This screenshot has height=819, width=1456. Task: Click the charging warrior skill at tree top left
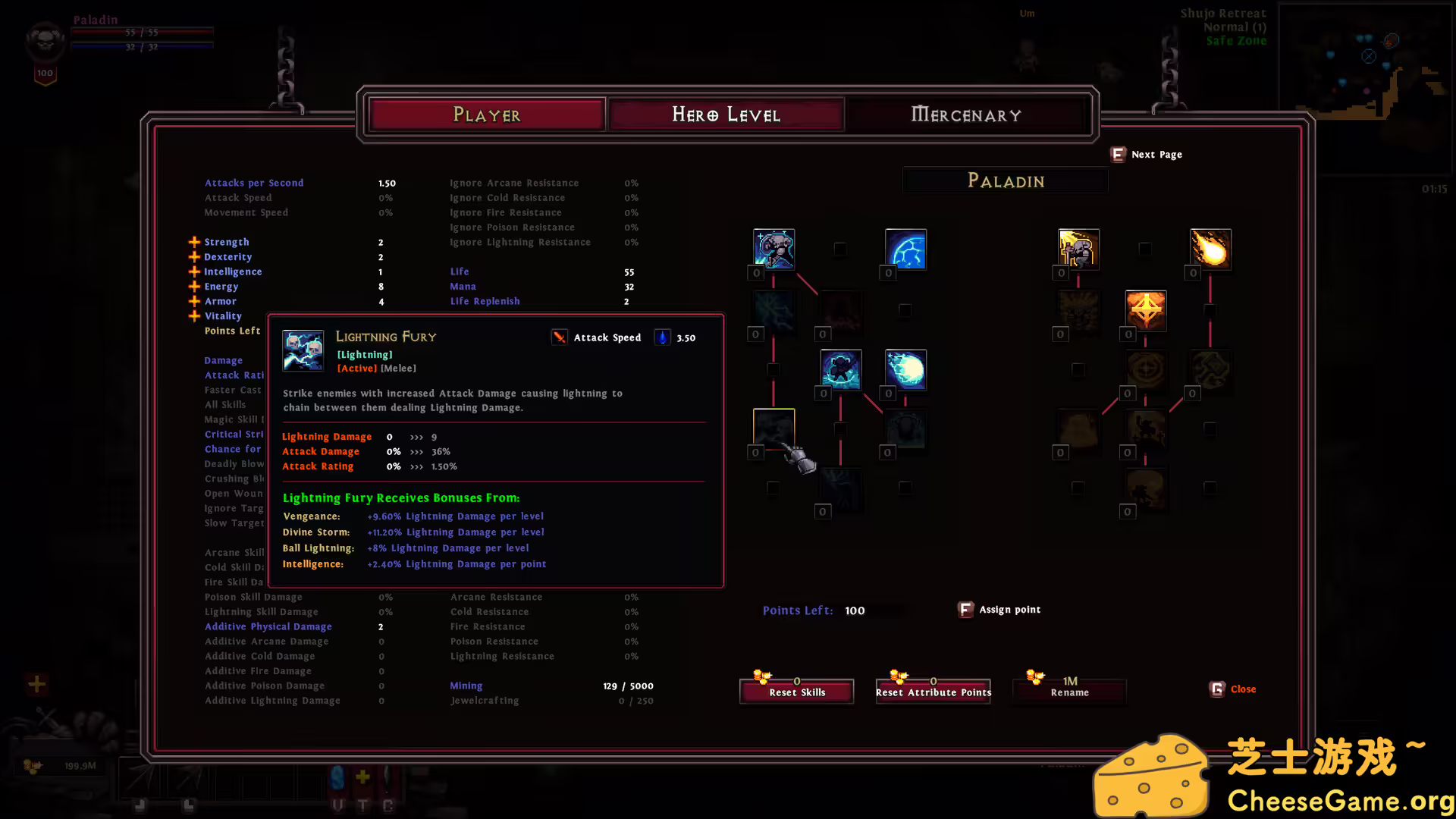click(773, 249)
